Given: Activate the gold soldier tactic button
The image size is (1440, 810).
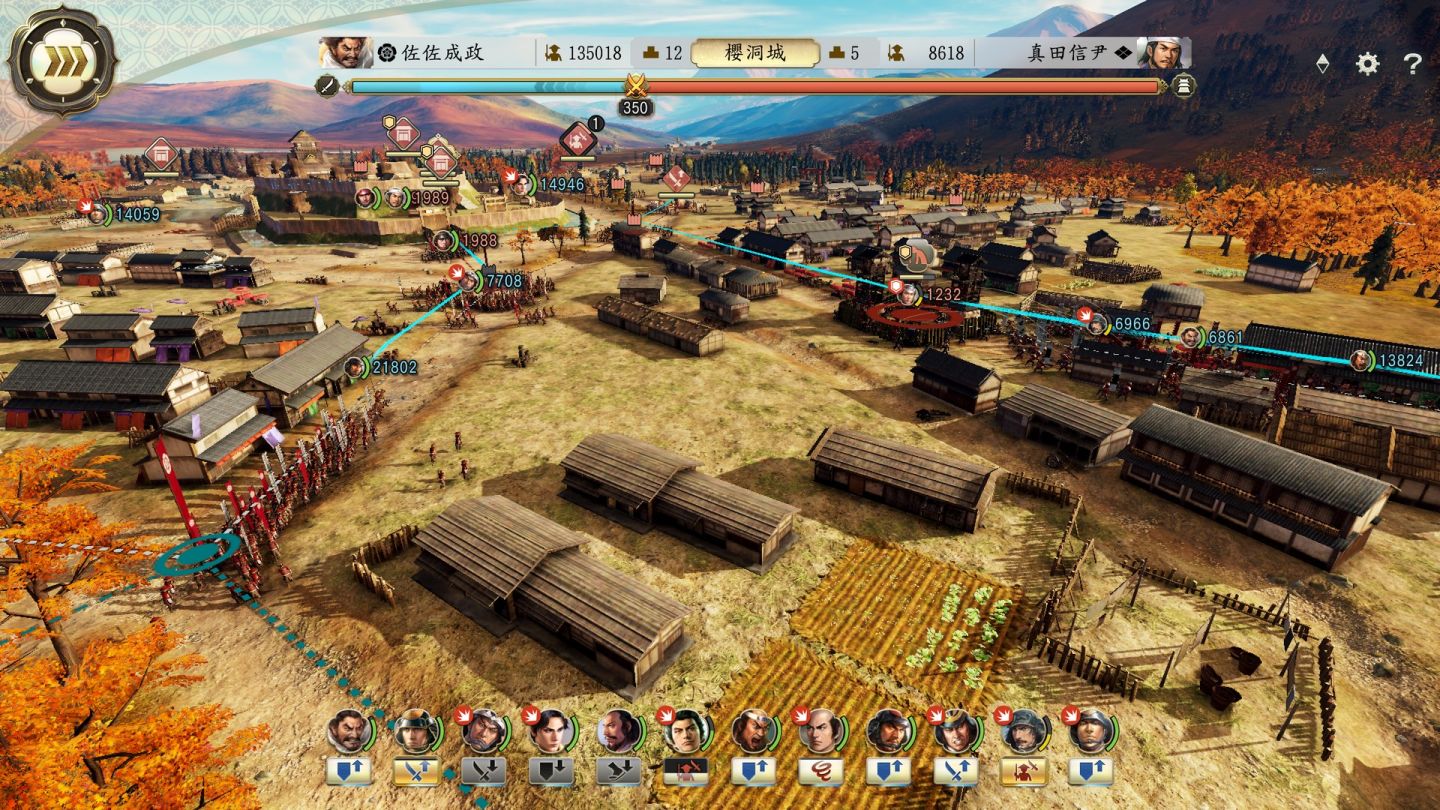Looking at the screenshot, I should pyautogui.click(x=1023, y=771).
